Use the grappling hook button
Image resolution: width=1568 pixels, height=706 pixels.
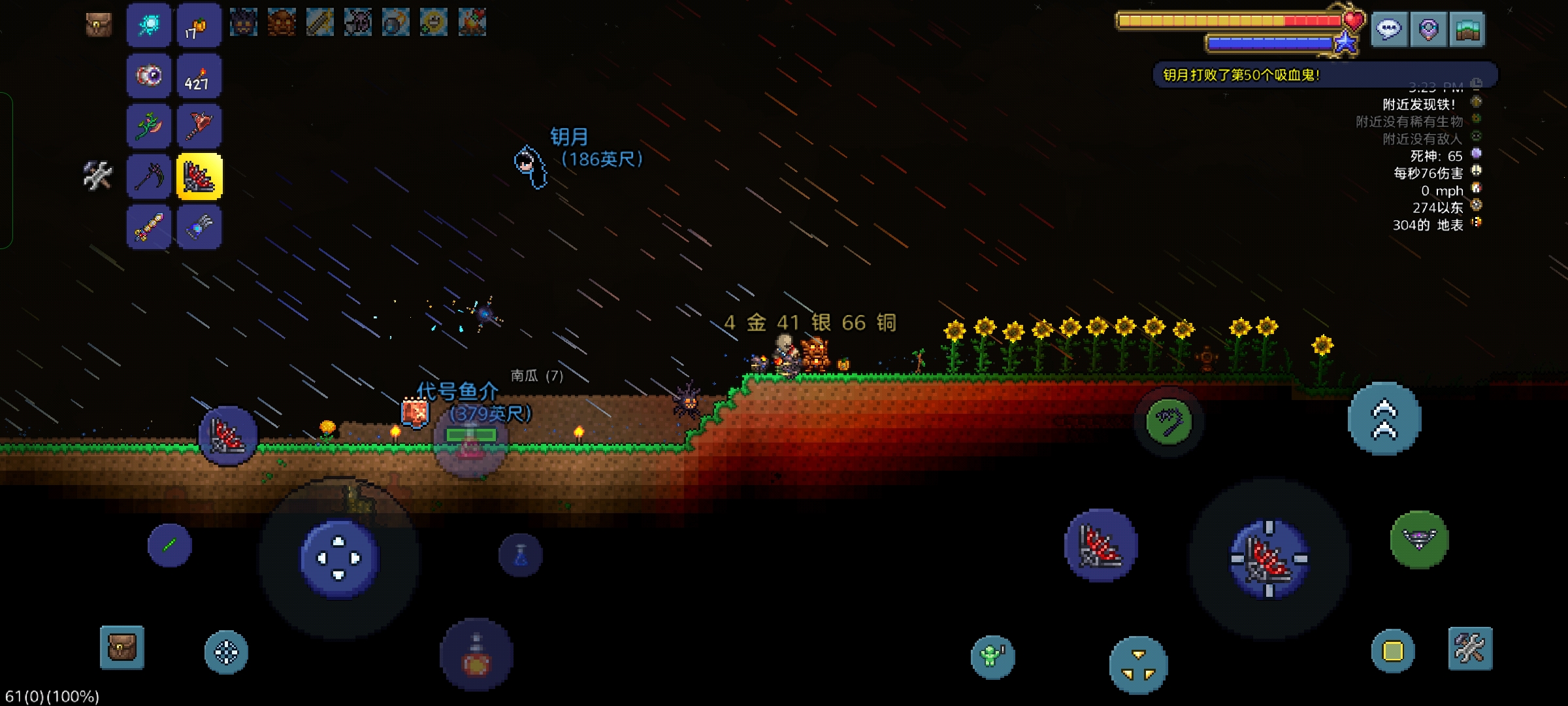pos(1169,422)
